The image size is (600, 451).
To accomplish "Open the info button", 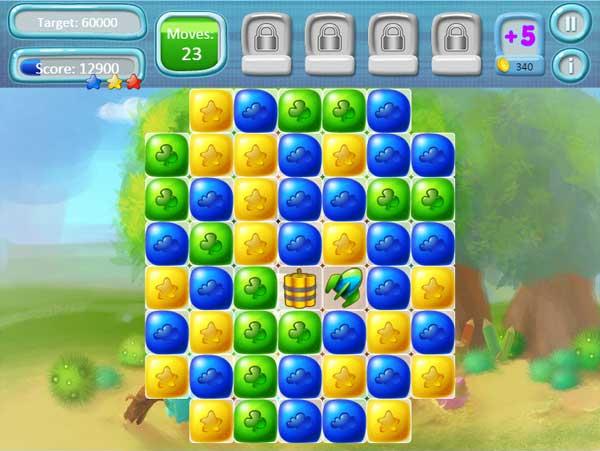I will click(570, 66).
